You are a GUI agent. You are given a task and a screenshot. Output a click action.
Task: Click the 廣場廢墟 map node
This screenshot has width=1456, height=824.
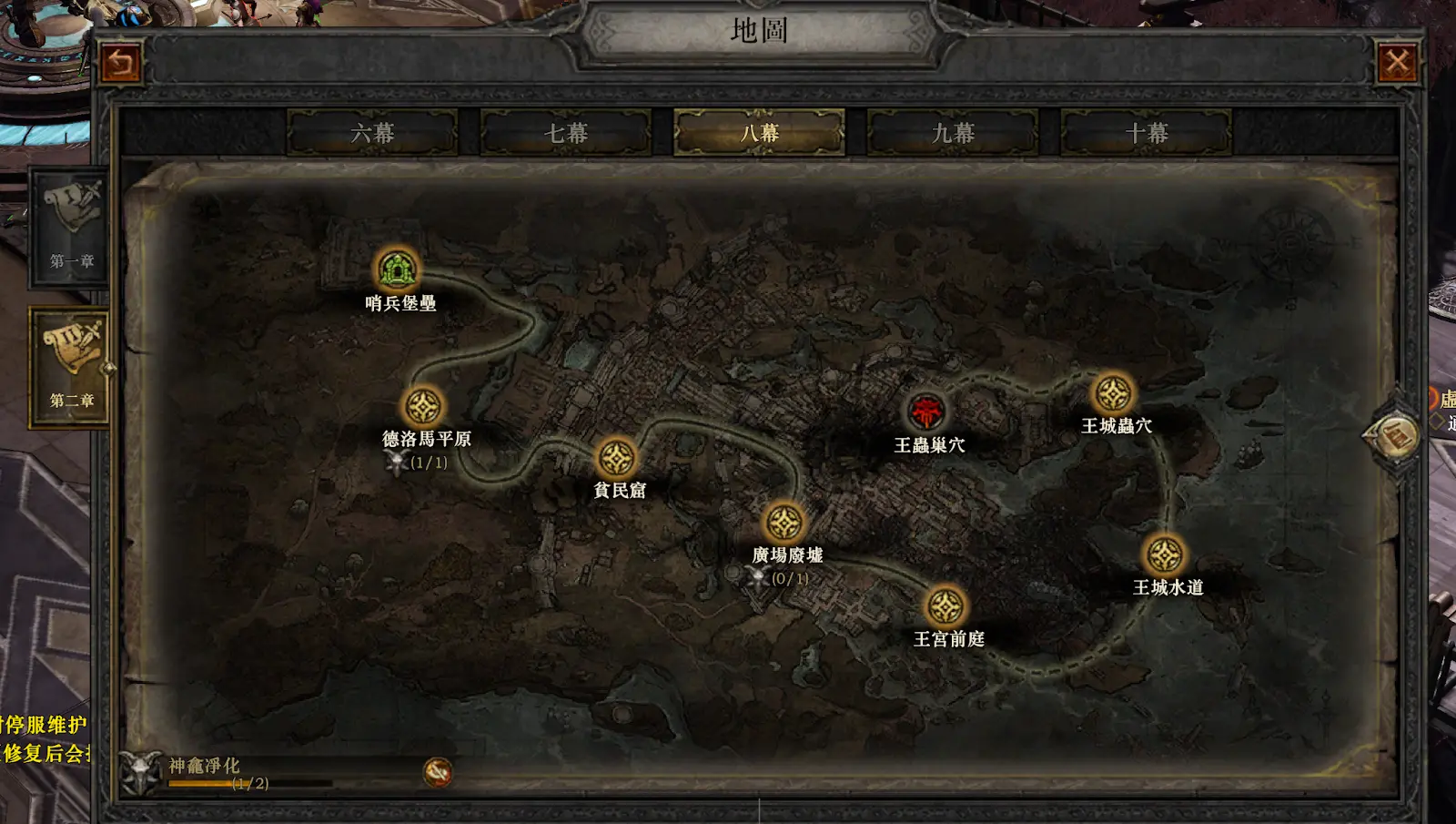[784, 523]
